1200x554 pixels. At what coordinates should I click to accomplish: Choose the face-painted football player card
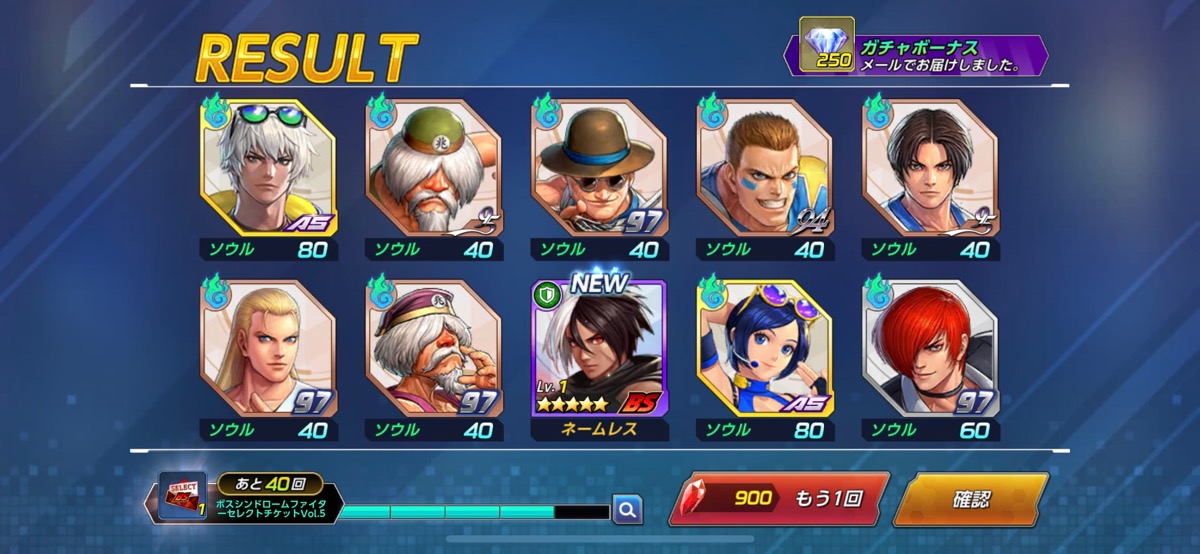point(764,170)
